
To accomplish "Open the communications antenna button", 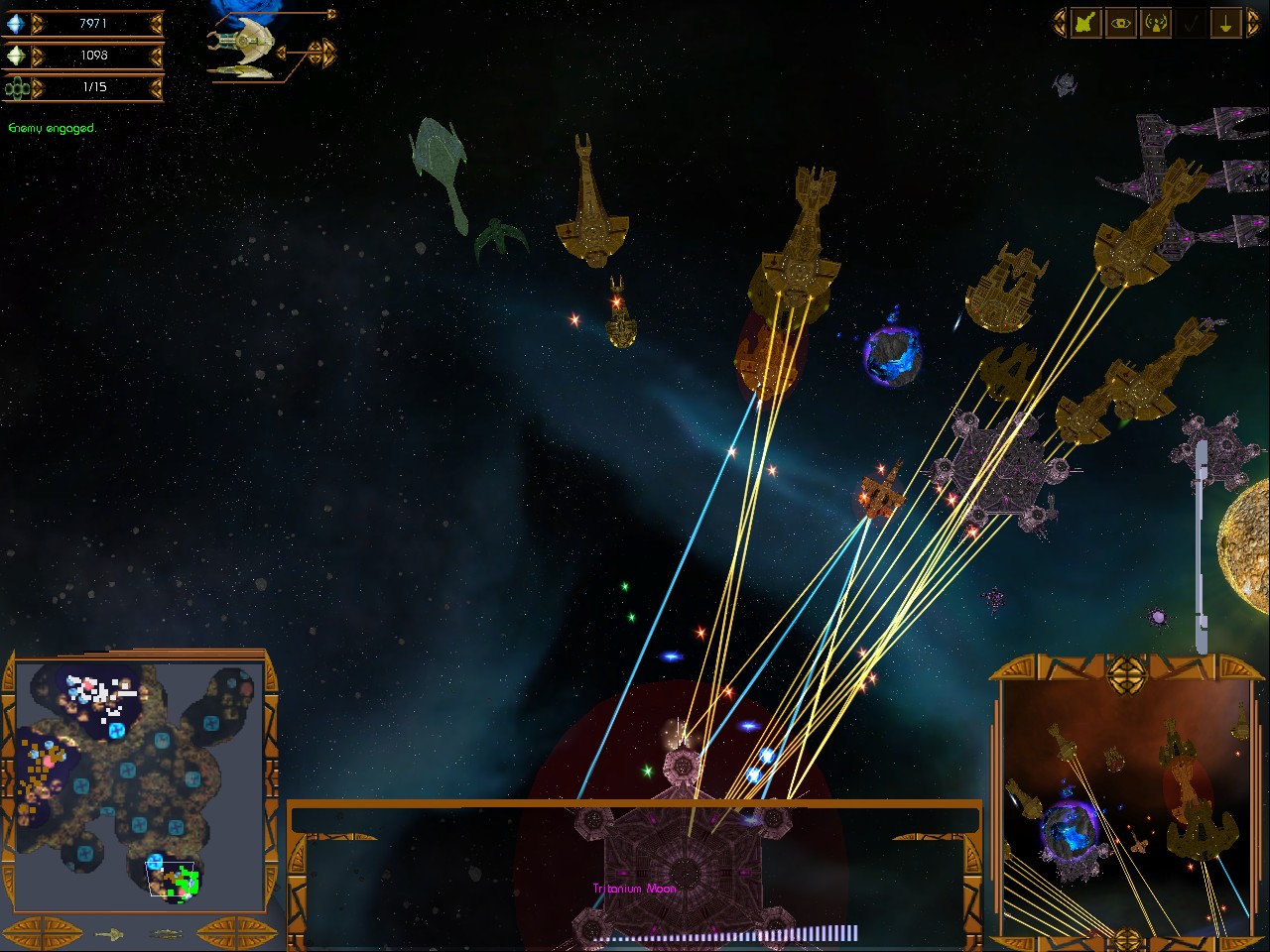I will (1156, 24).
